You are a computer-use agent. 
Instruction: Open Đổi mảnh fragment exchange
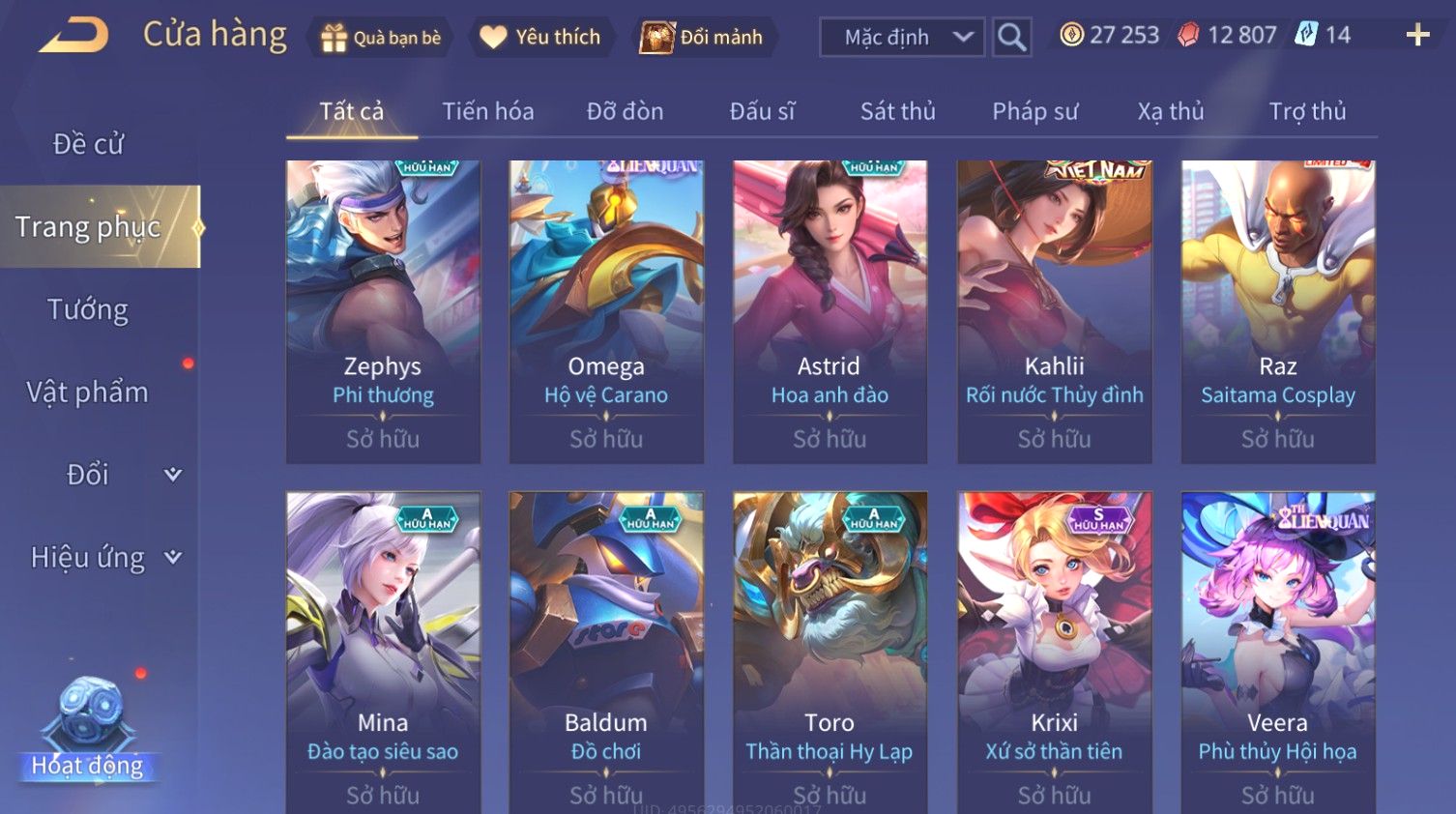pyautogui.click(x=704, y=38)
